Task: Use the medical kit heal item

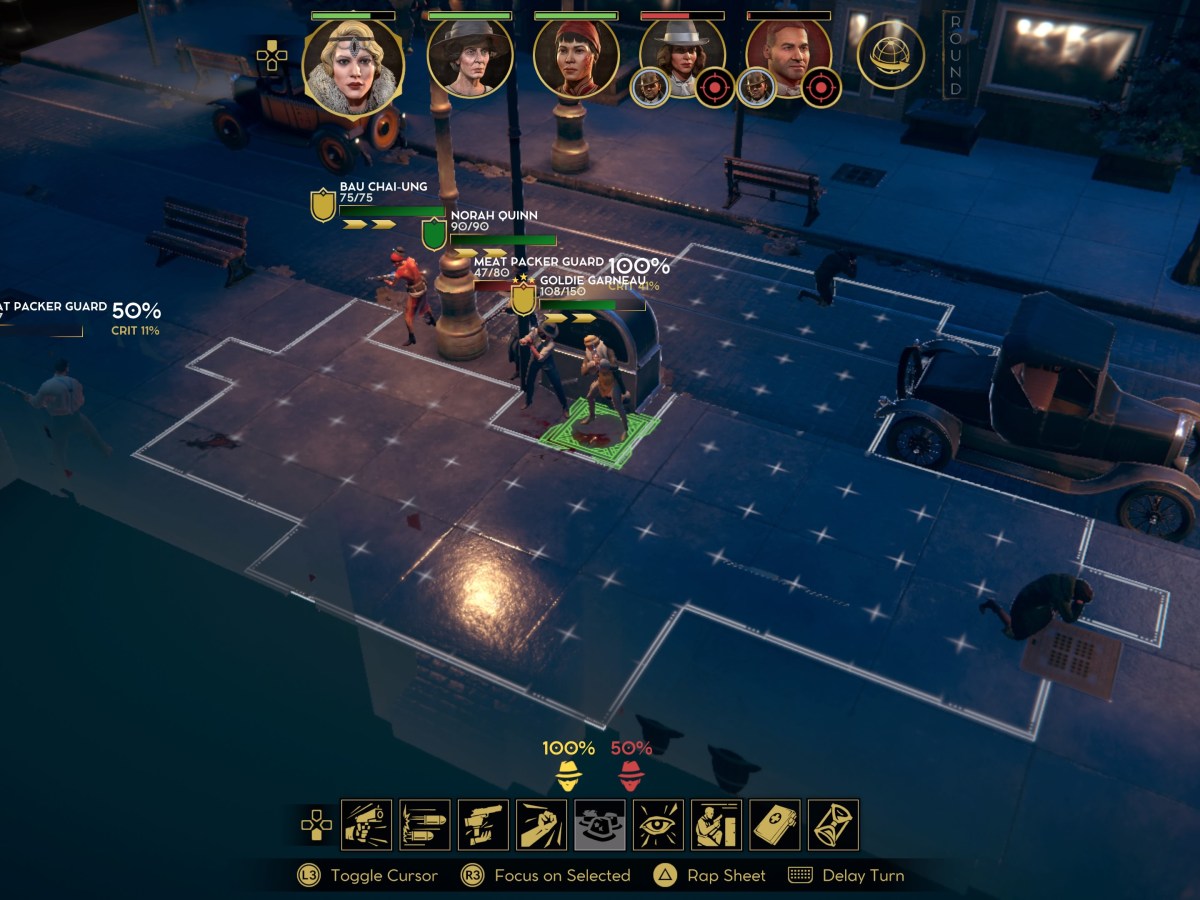Action: (775, 825)
